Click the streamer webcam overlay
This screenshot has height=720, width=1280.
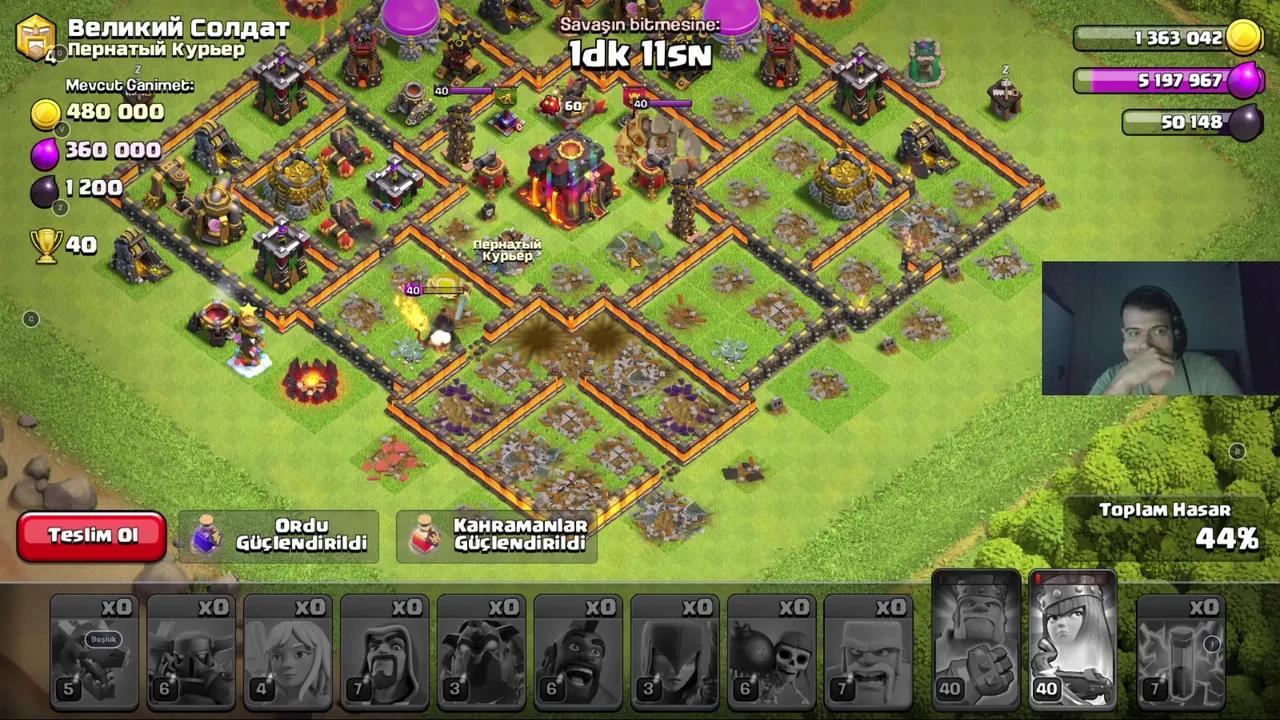pyautogui.click(x=1160, y=329)
